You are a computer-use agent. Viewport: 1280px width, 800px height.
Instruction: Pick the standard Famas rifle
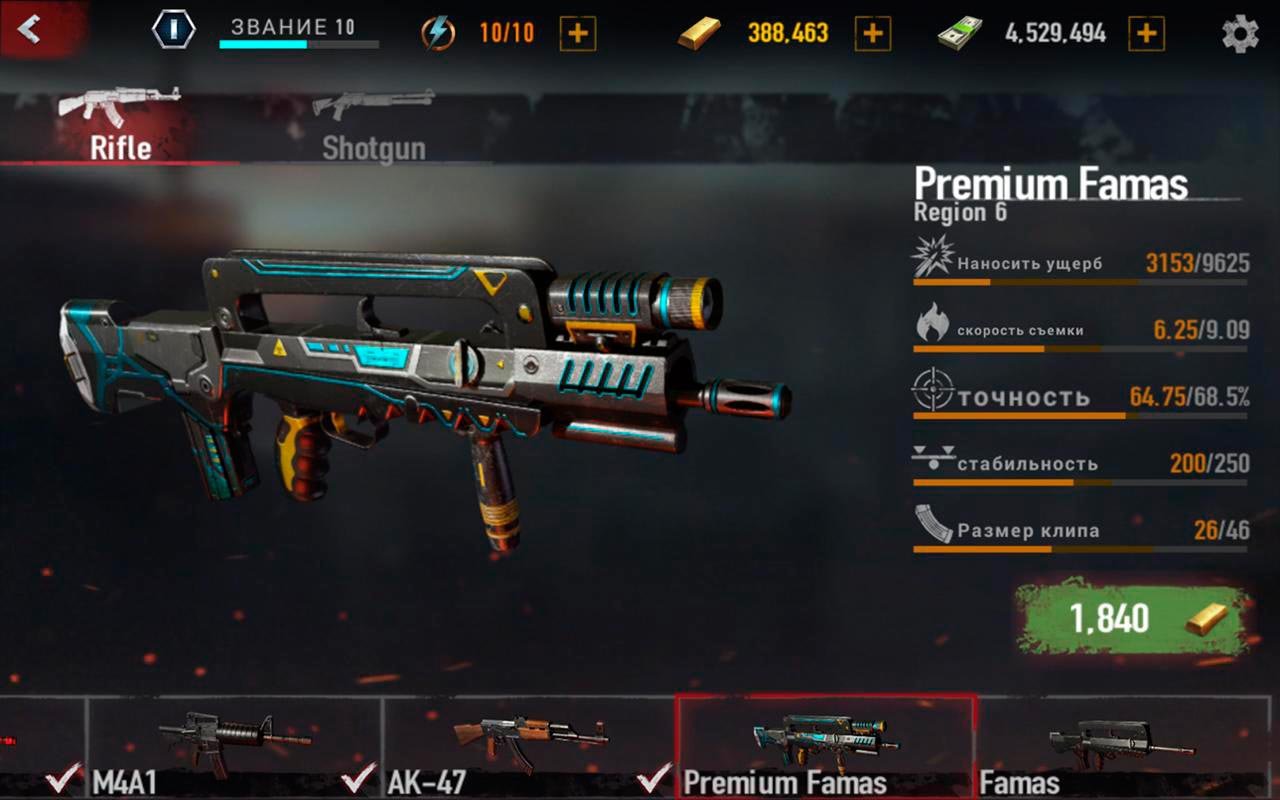(x=1120, y=747)
